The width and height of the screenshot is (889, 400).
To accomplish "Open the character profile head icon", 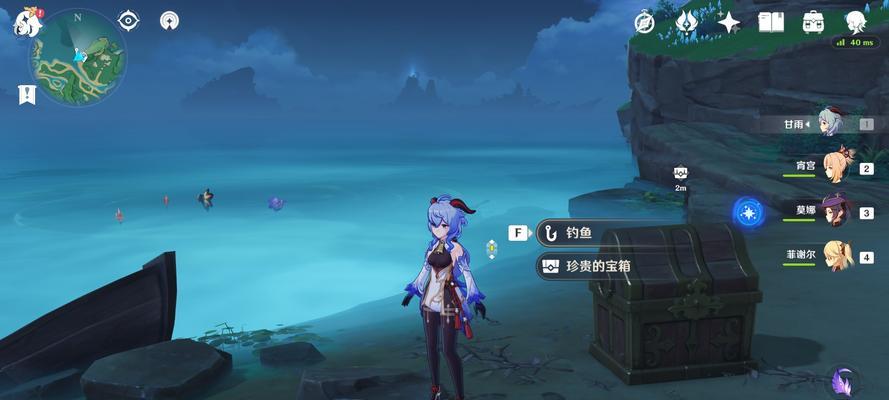I will point(856,21).
